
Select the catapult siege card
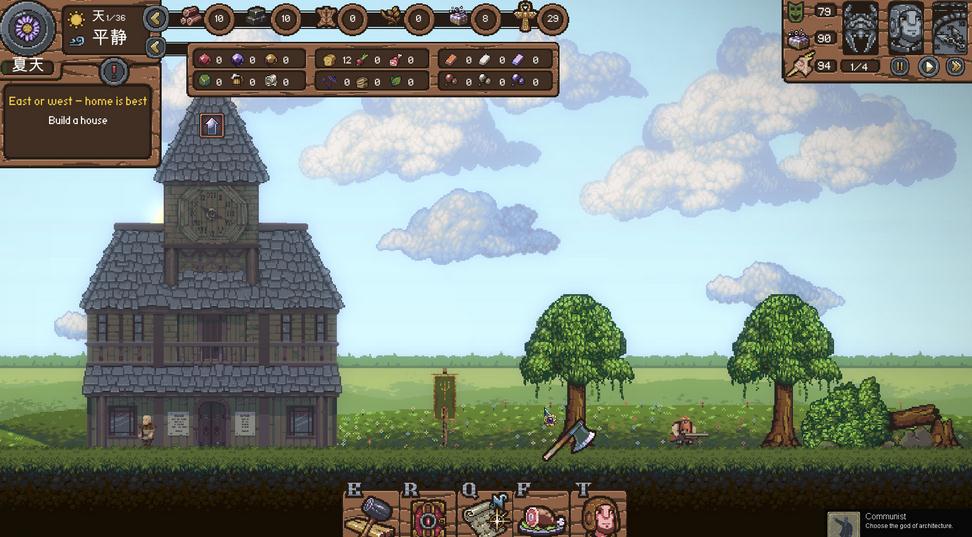pos(951,29)
